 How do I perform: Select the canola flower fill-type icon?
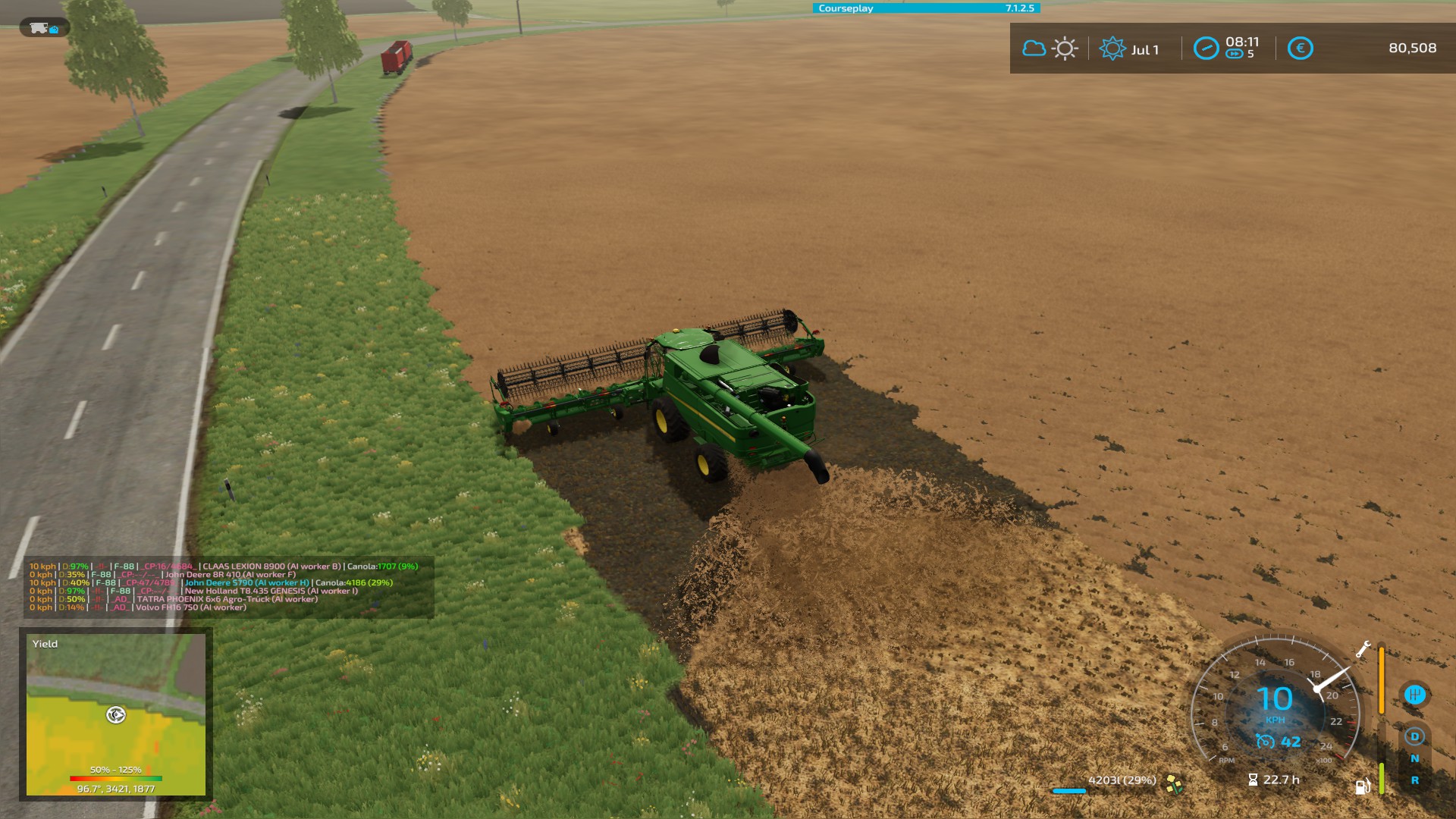1174,786
